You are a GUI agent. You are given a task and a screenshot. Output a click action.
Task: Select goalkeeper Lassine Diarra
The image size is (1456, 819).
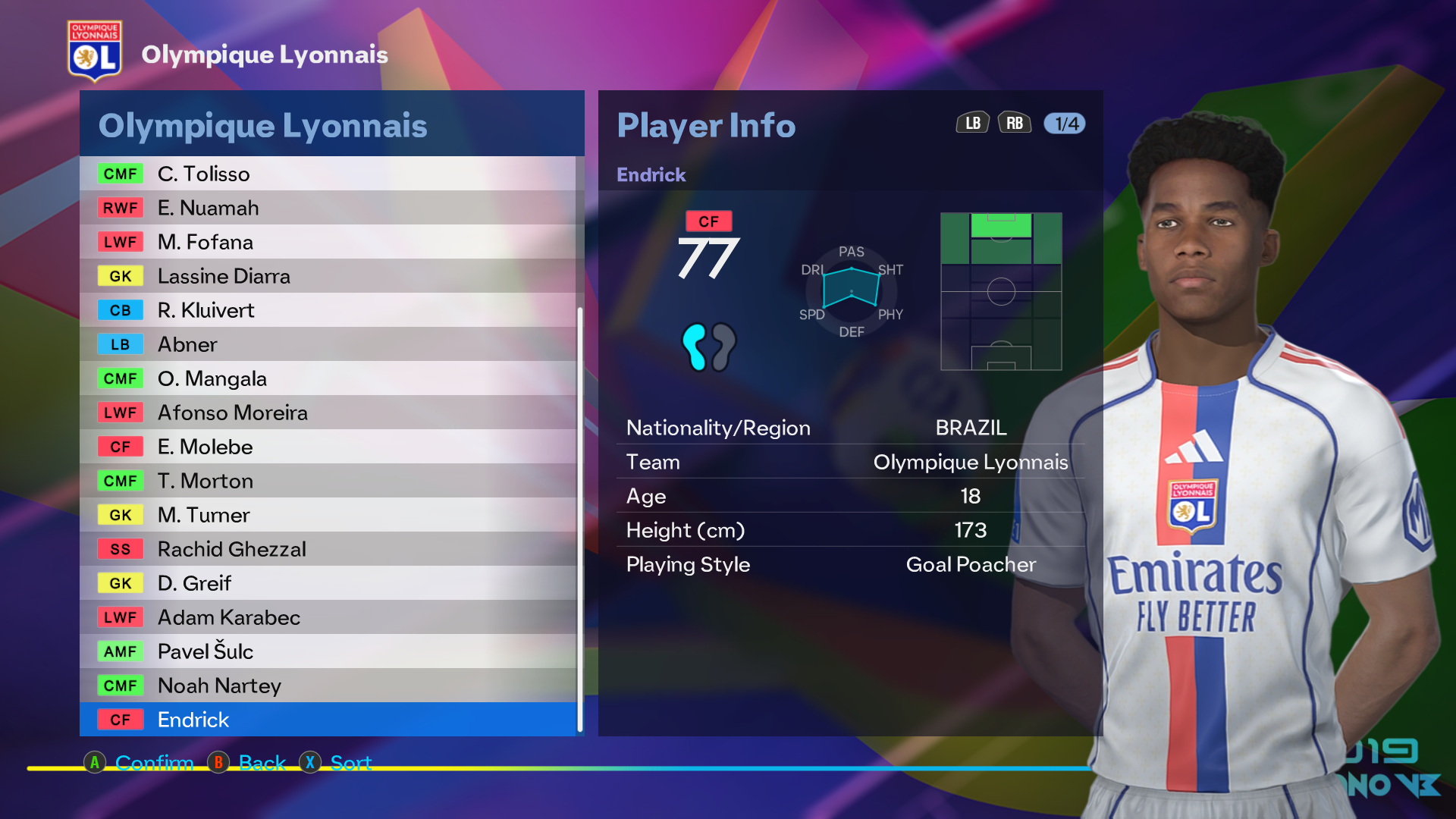pos(328,276)
